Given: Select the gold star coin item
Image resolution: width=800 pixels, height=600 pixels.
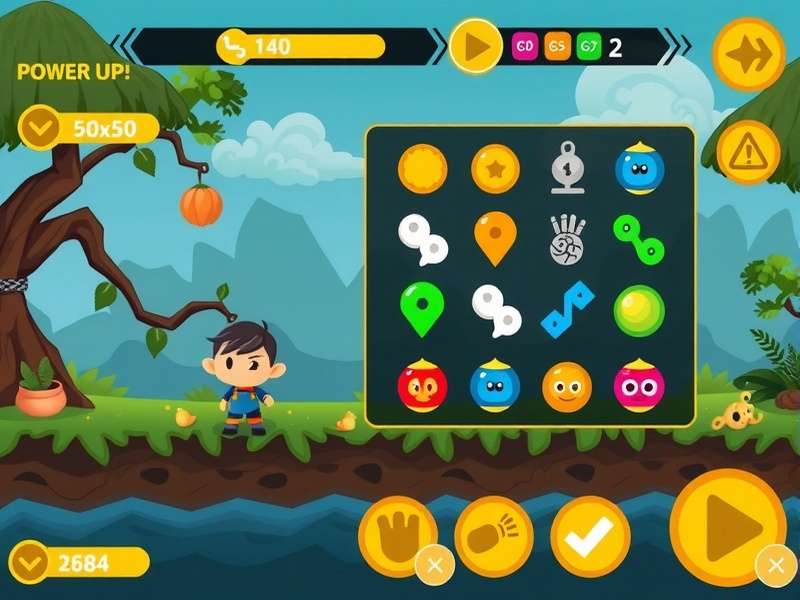Looking at the screenshot, I should (495, 169).
